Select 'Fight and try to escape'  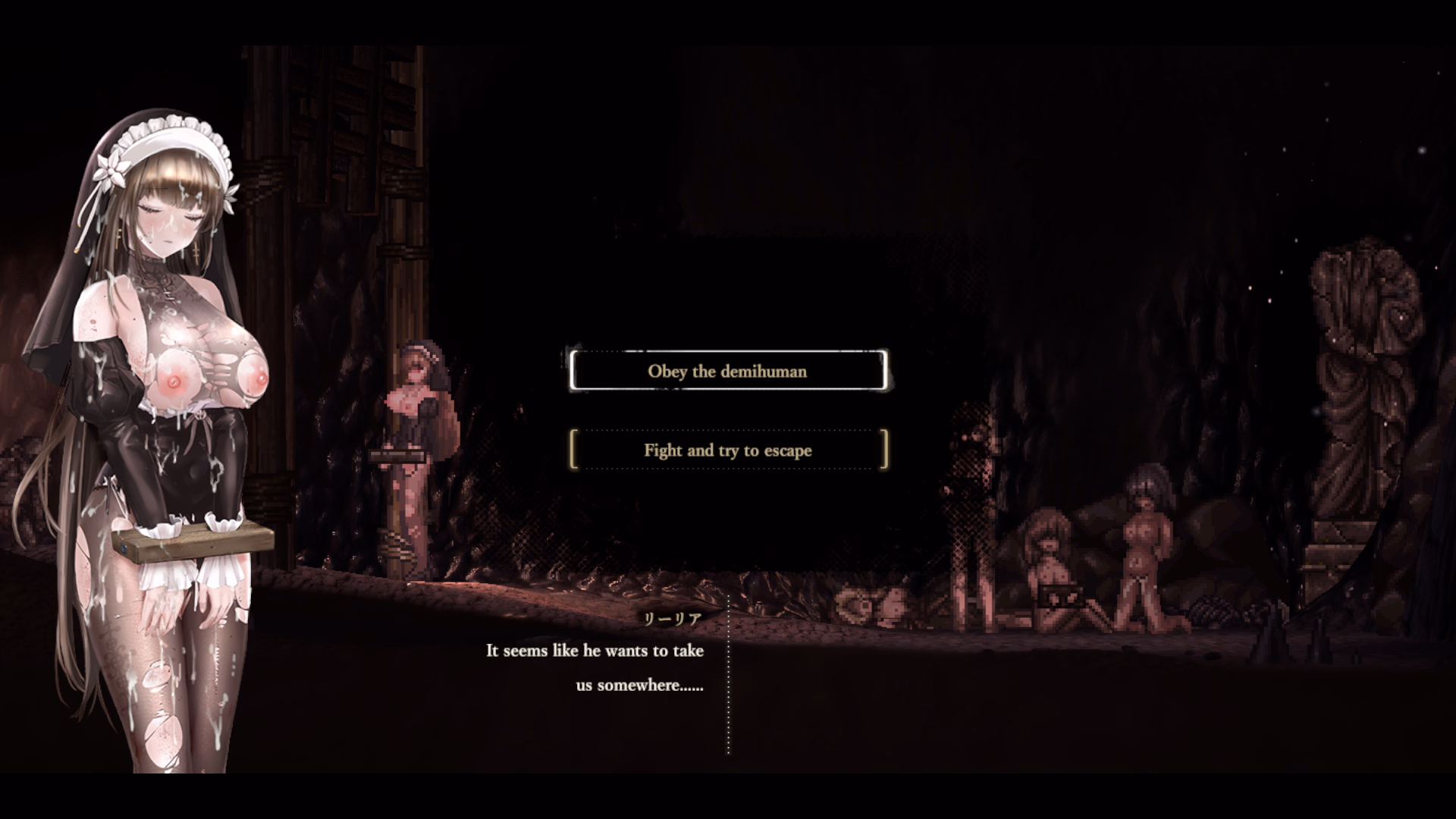[727, 450]
